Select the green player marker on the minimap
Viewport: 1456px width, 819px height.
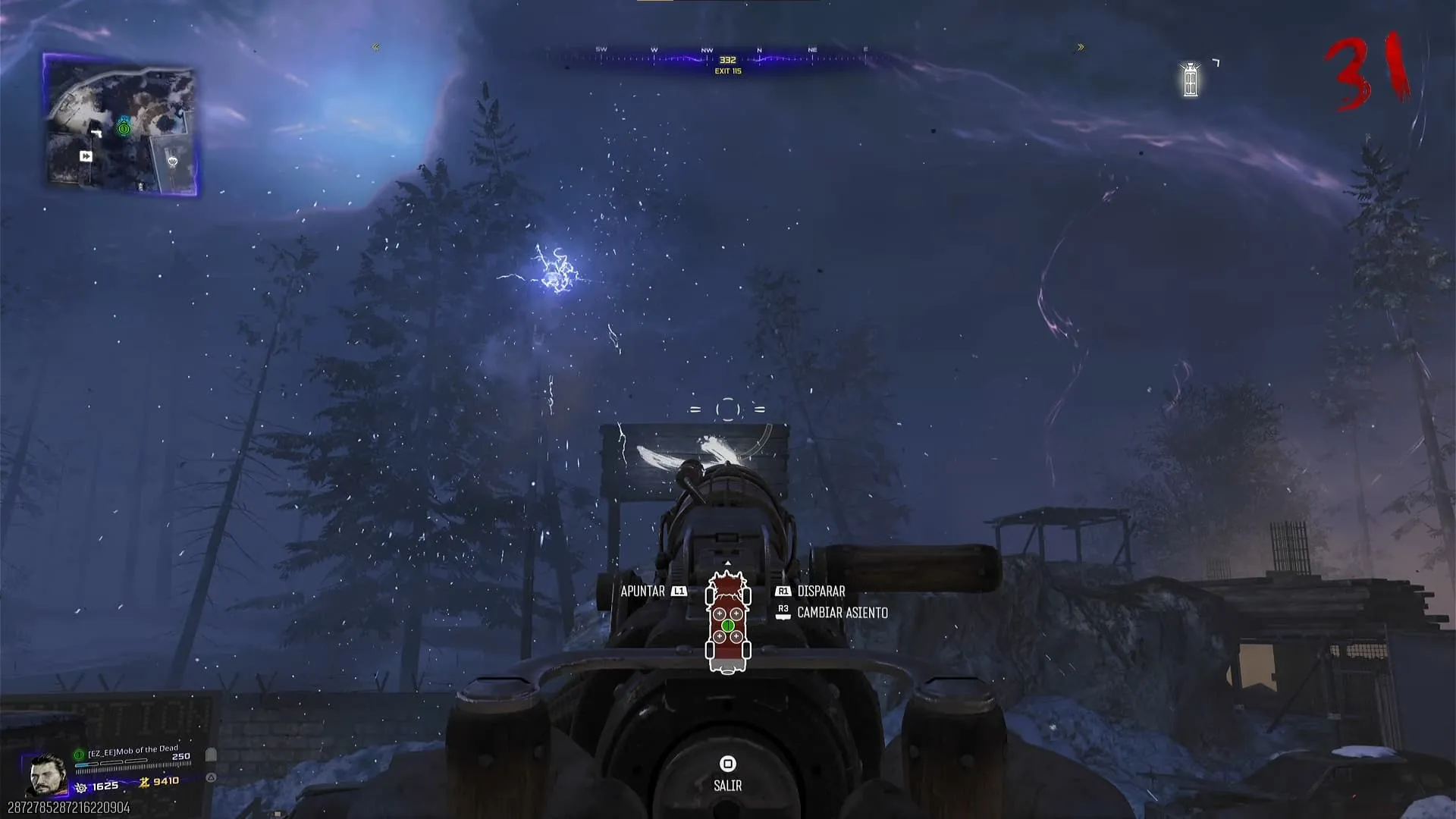[124, 129]
